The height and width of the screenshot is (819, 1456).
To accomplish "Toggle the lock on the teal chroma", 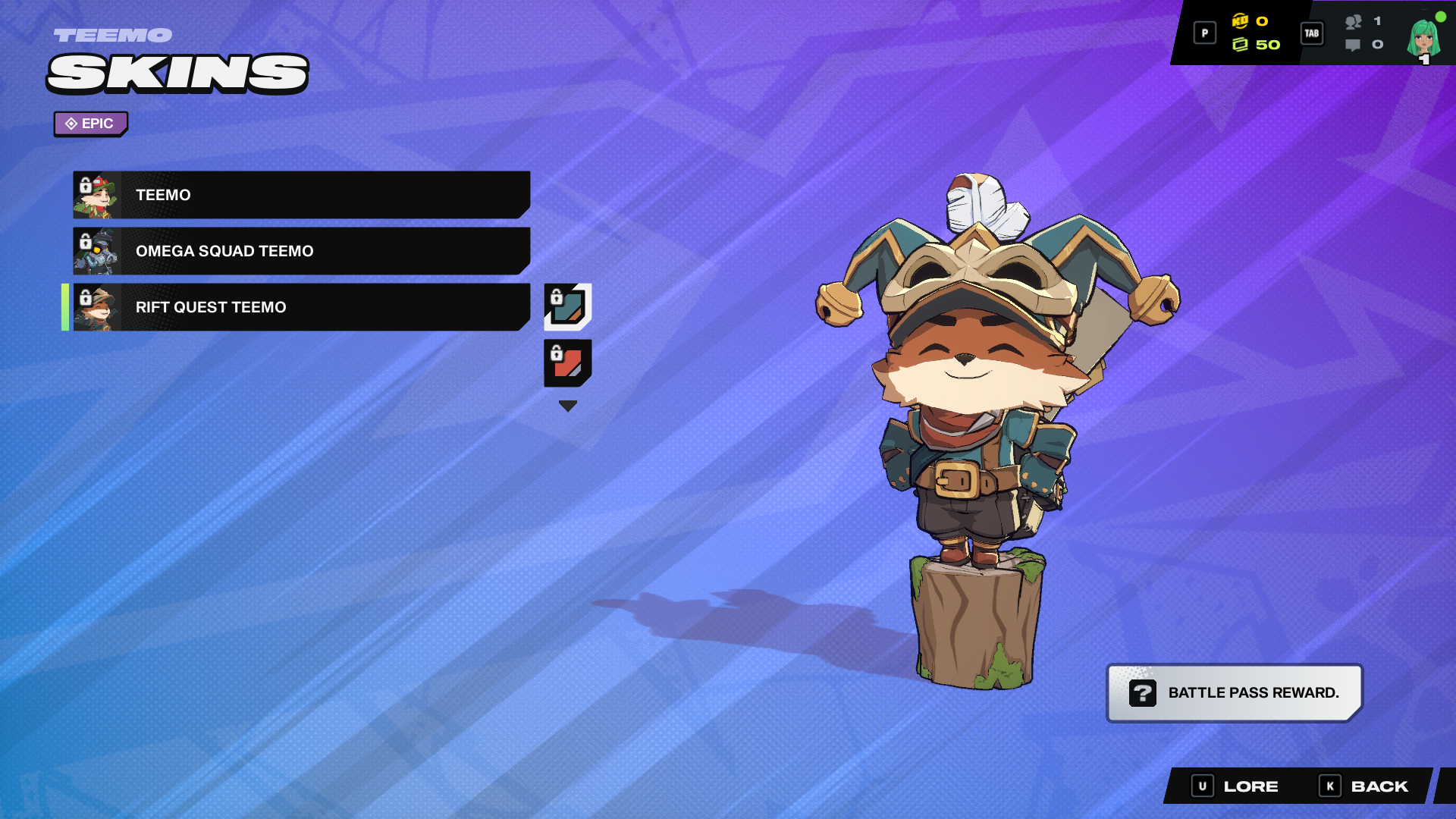I will point(557,295).
